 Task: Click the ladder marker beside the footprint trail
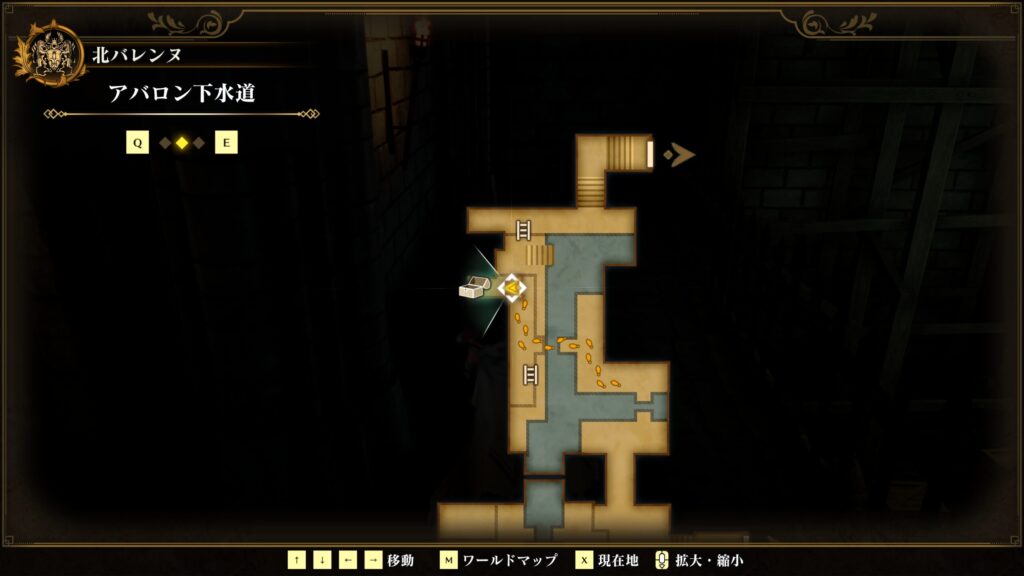pyautogui.click(x=531, y=375)
